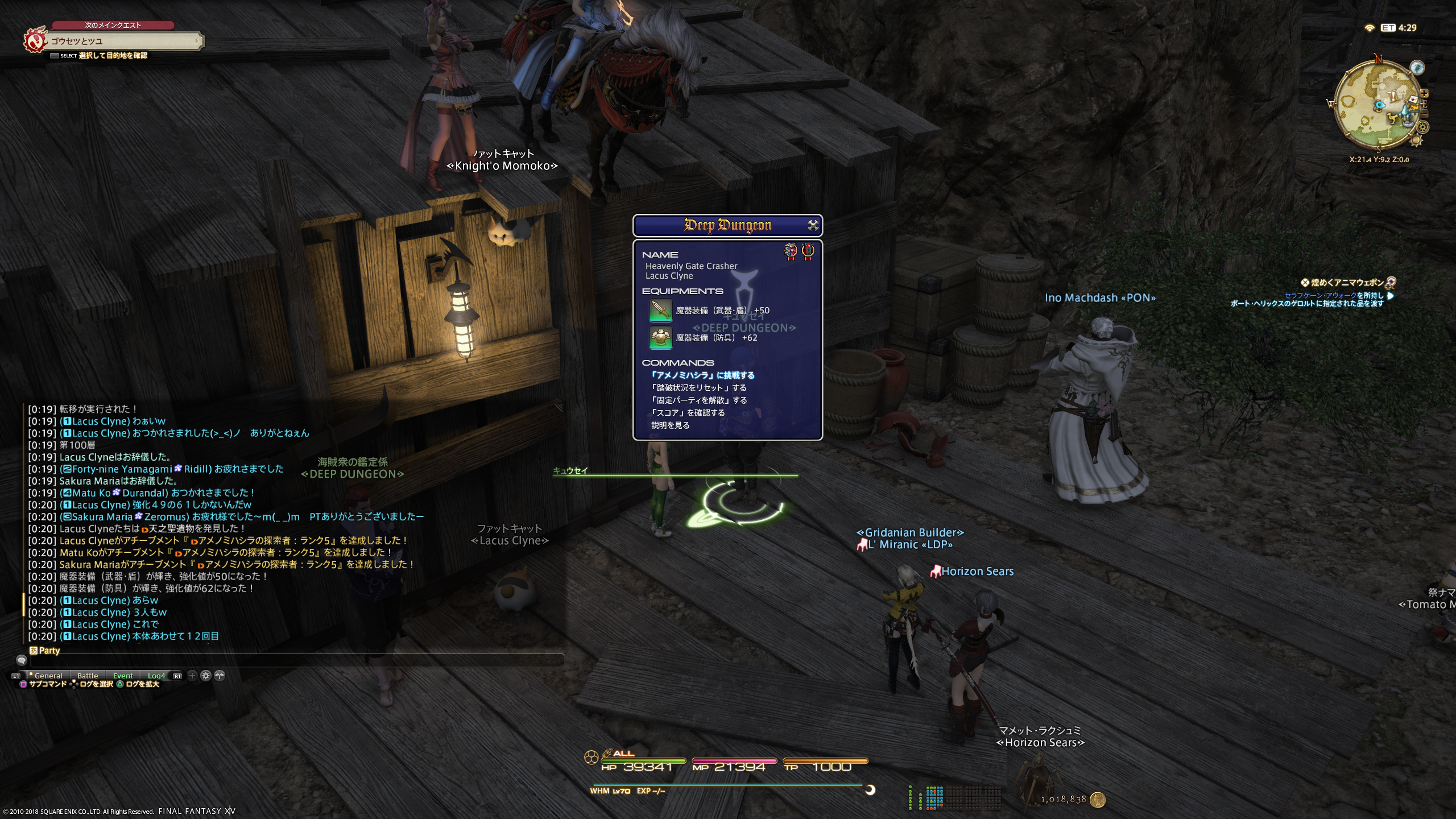Open the main quest ゴウセツとツユ tracker
The image size is (1456, 819).
122,41
